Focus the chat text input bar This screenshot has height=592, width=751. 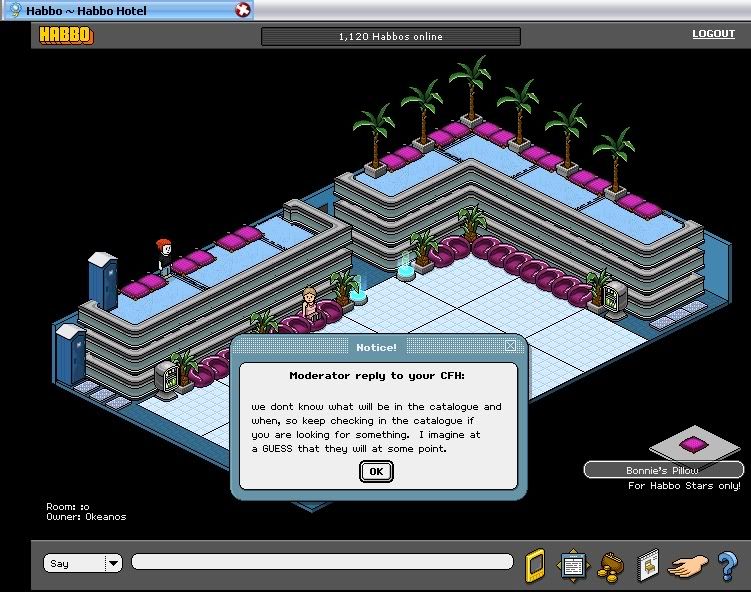(x=321, y=563)
